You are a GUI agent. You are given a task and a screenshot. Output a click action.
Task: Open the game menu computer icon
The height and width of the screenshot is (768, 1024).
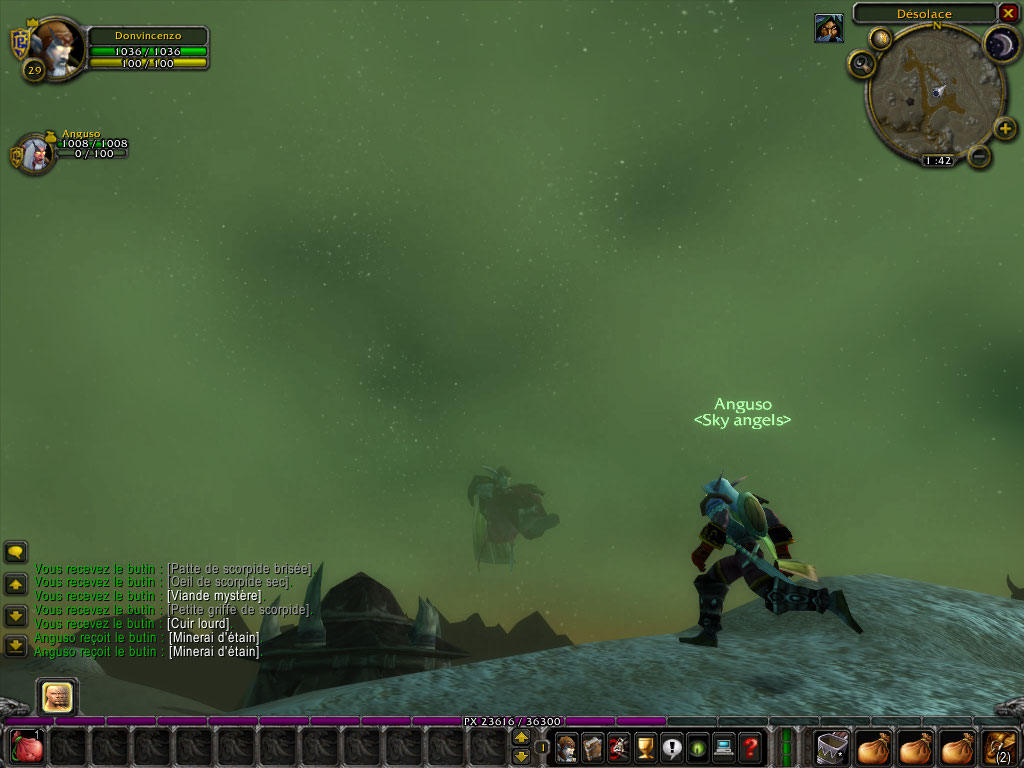723,746
